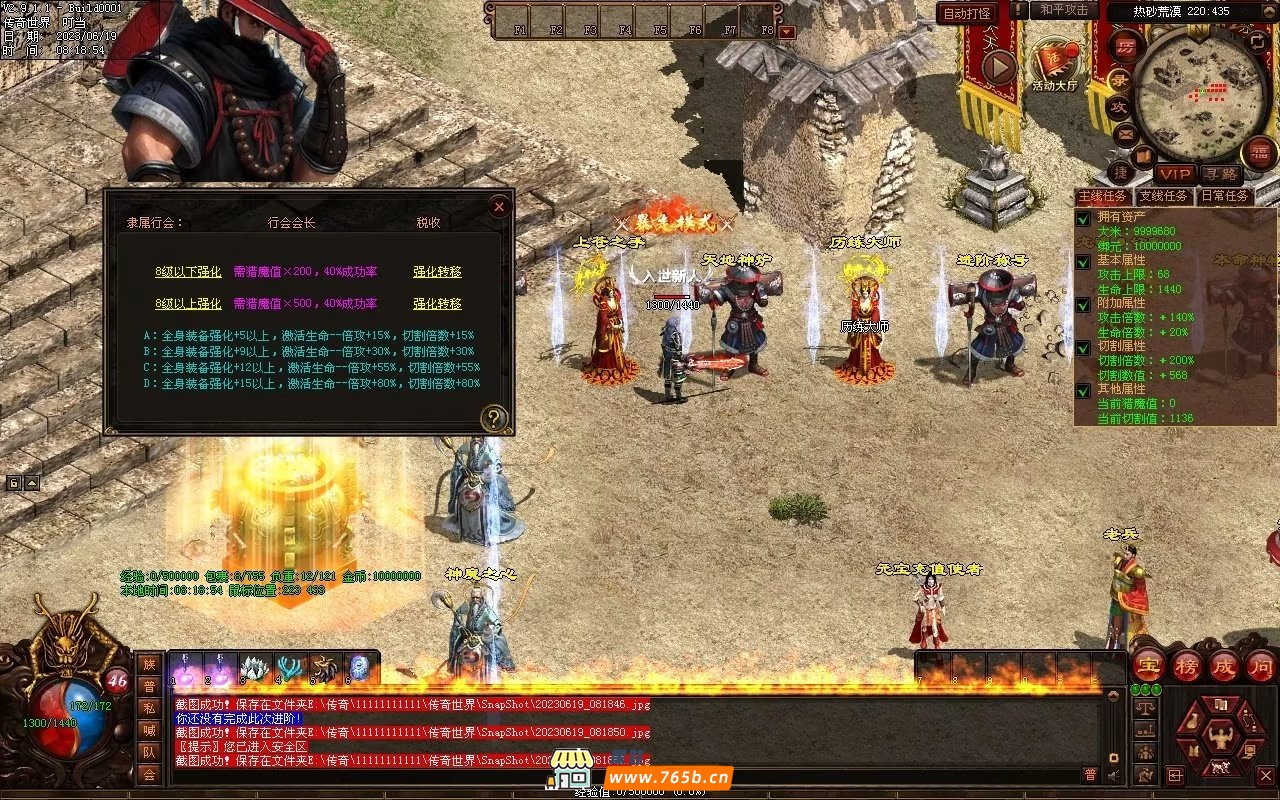
Task: Close the enhancement dialog window
Action: pyautogui.click(x=498, y=207)
